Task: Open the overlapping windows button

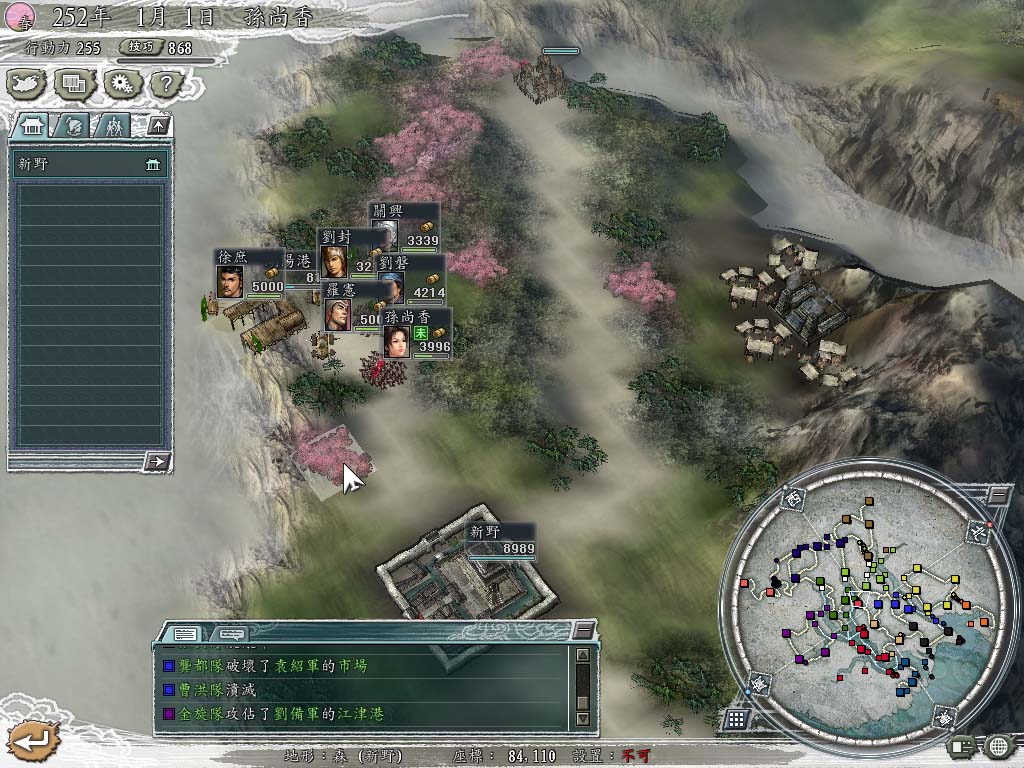Action: pyautogui.click(x=74, y=84)
